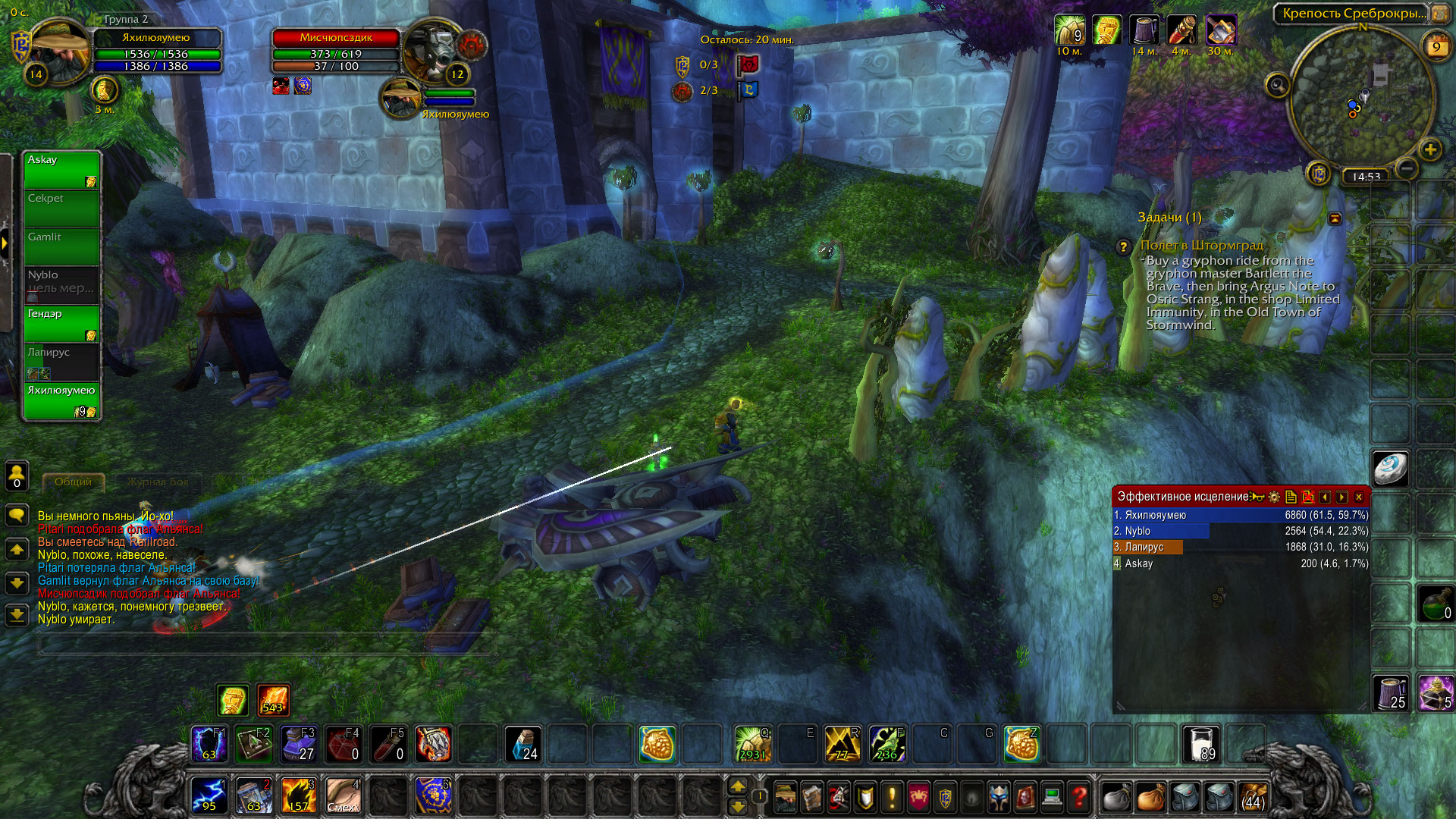
Task: Open the minimap tracking magnifier button
Action: click(x=1278, y=86)
